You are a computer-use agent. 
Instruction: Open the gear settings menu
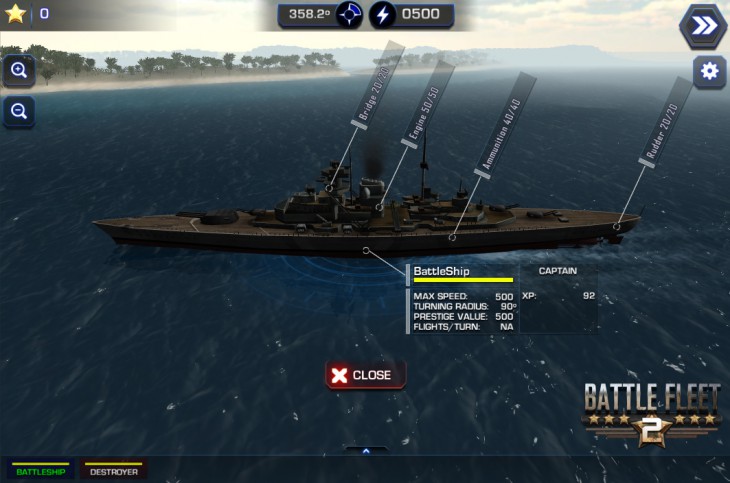coord(709,72)
